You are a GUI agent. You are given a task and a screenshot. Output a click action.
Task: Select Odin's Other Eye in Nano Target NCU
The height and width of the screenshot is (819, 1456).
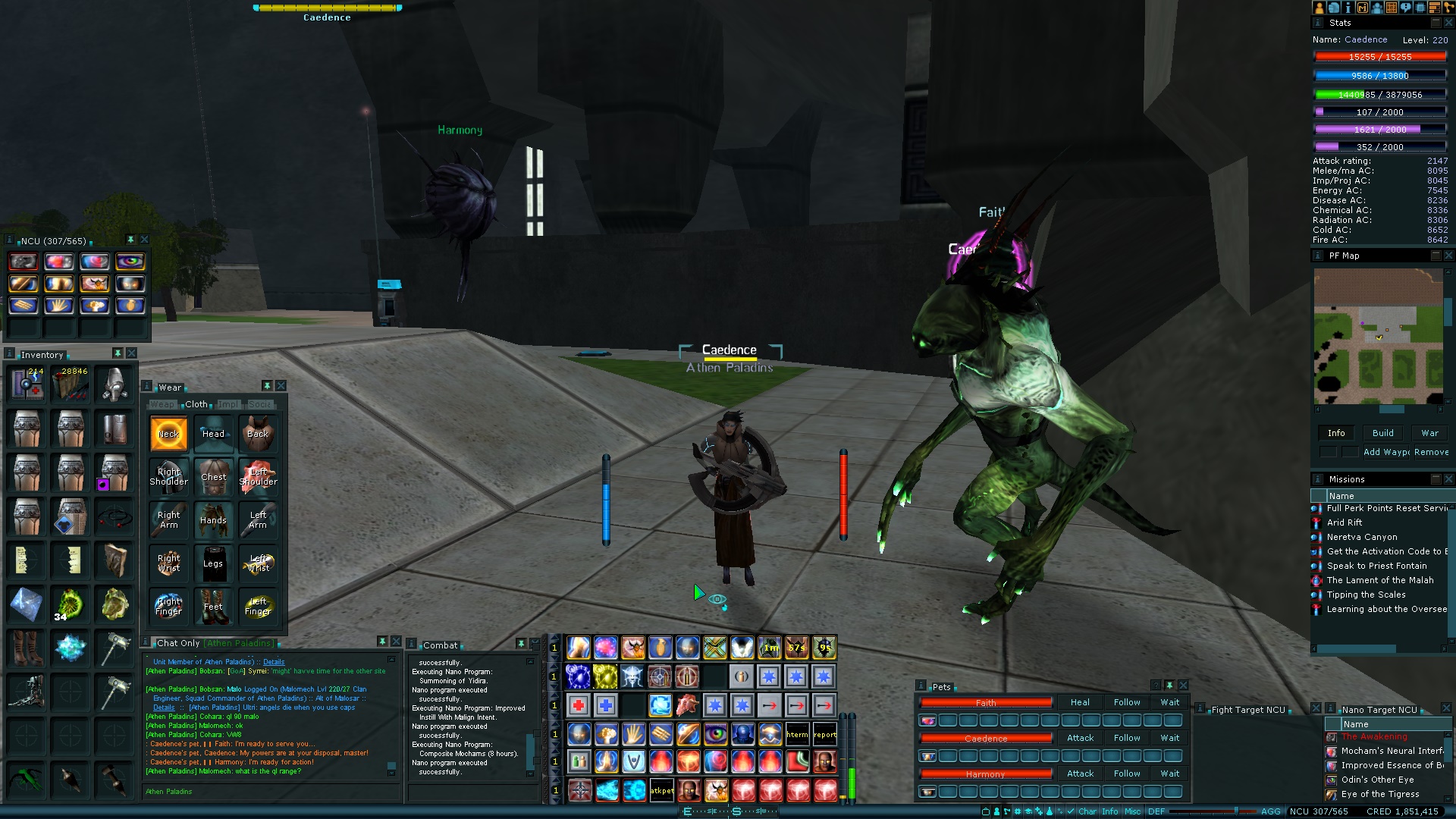click(x=1377, y=780)
